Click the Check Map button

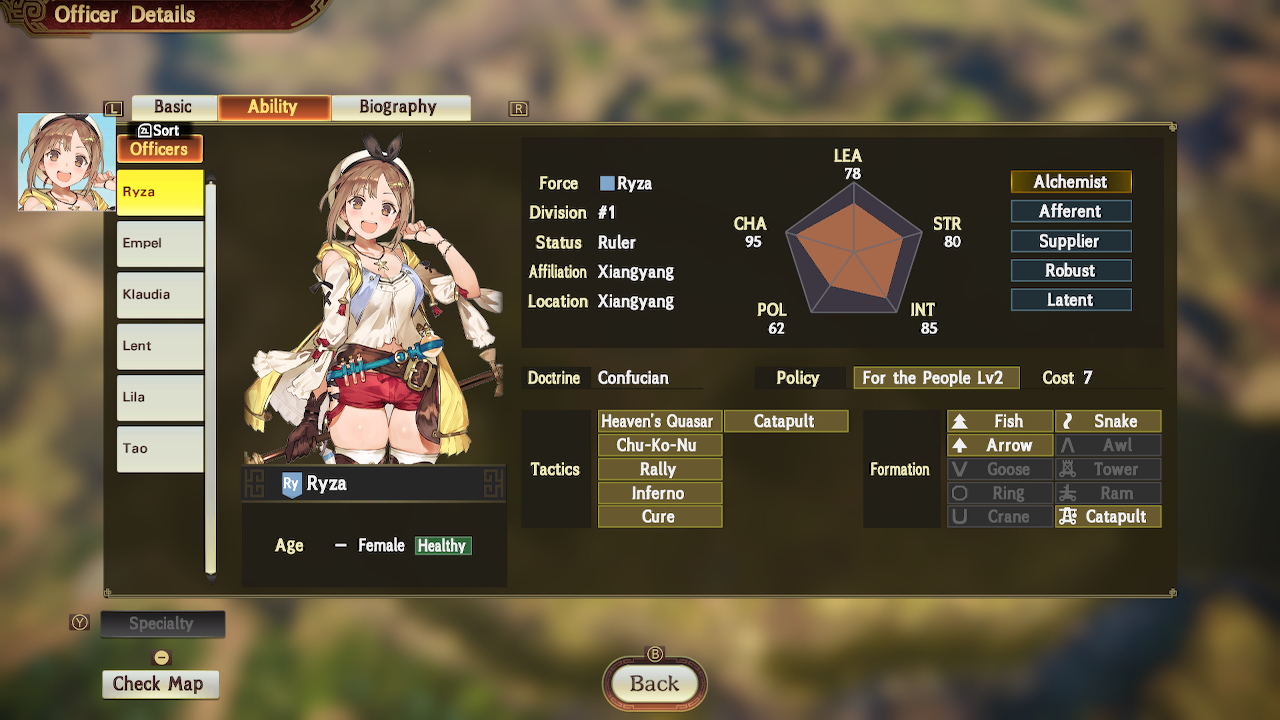[160, 684]
